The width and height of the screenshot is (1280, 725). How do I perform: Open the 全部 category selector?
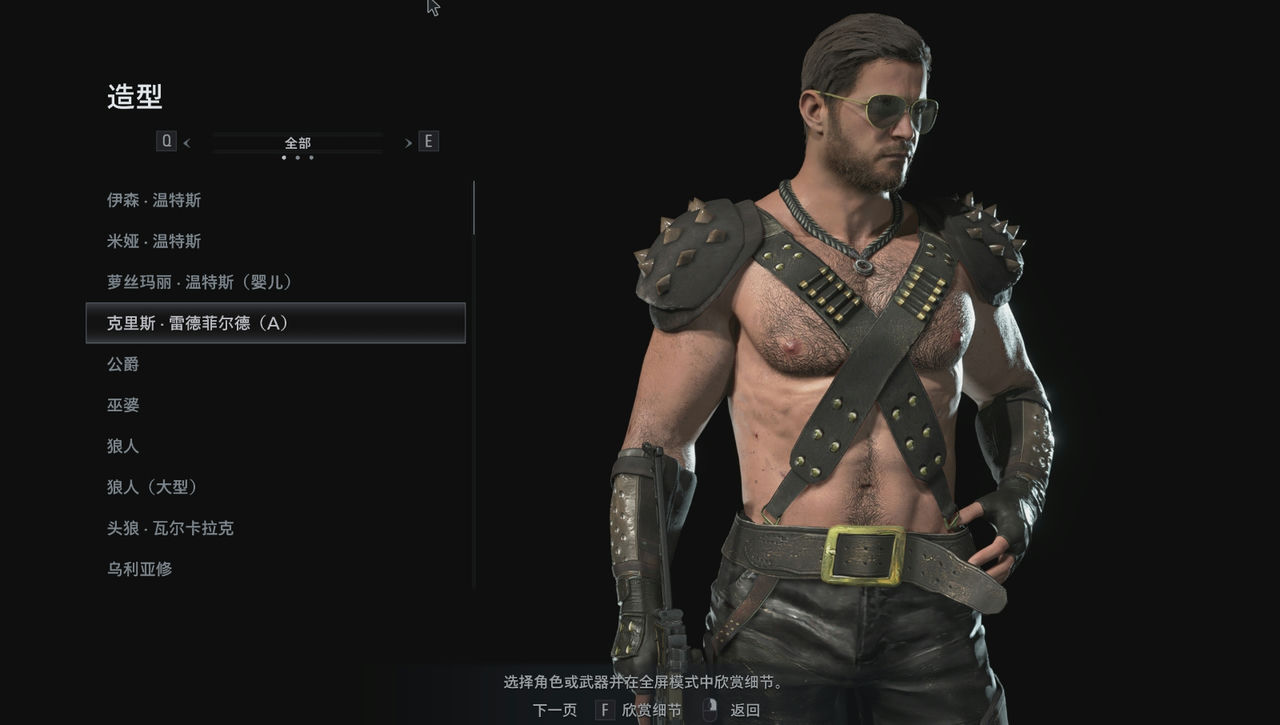[x=296, y=141]
